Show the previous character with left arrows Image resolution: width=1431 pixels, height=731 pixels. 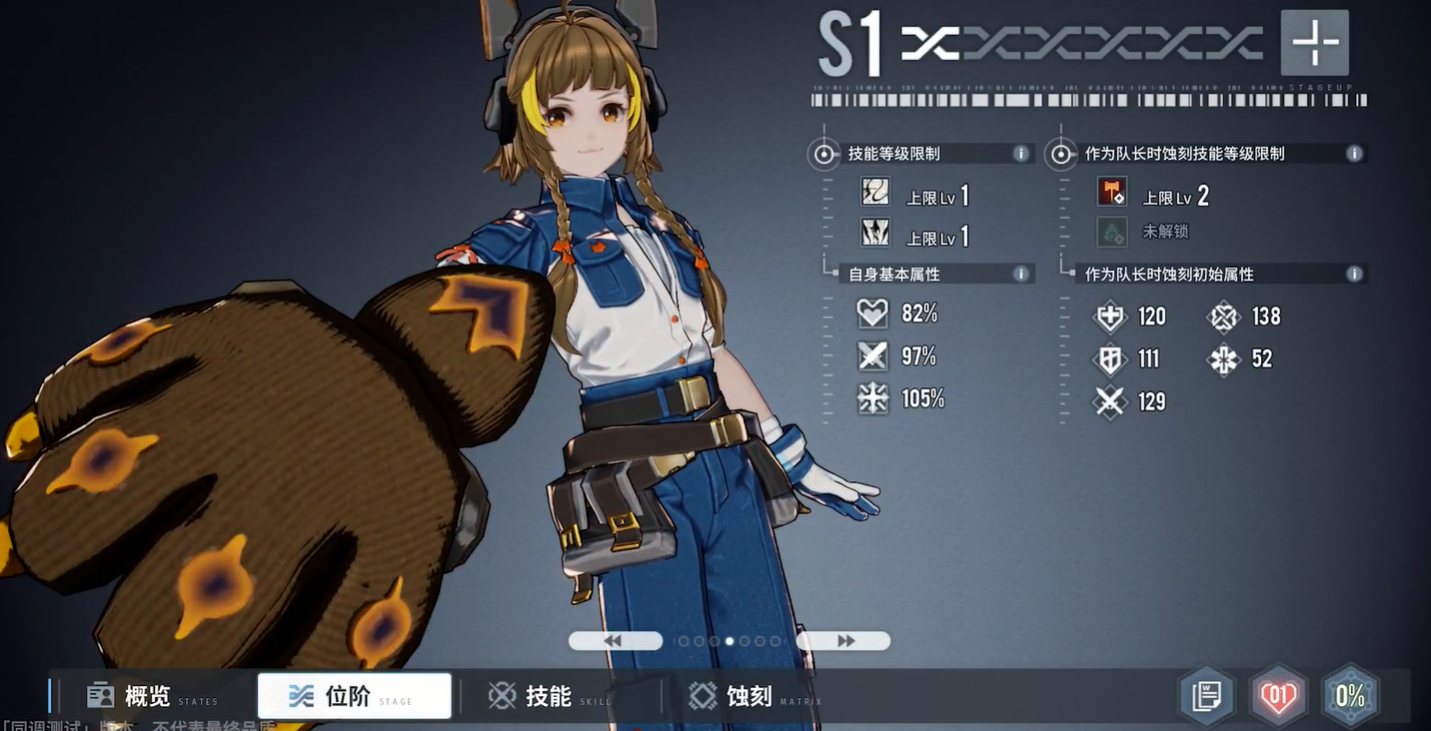615,641
